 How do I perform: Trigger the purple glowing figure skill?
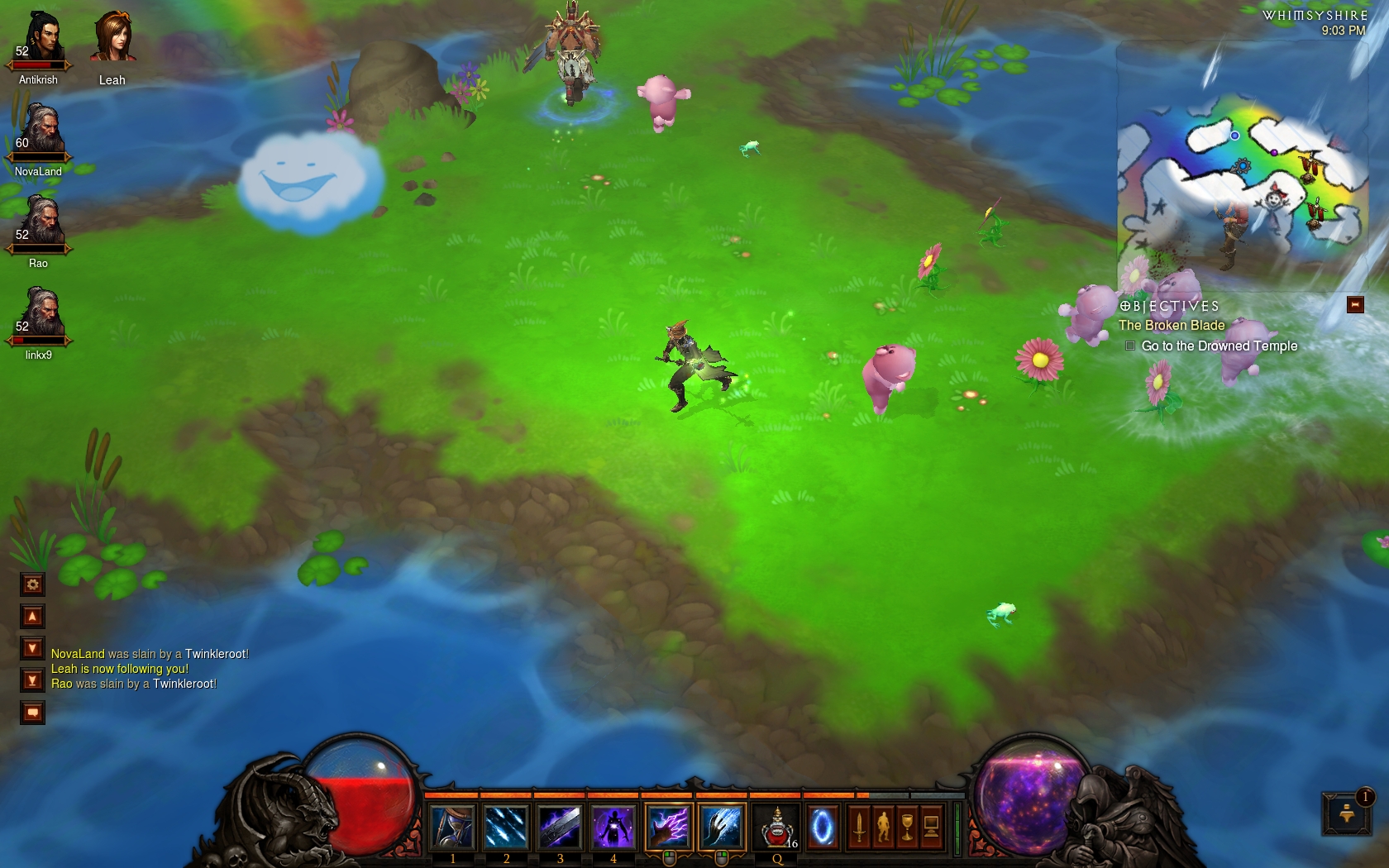tap(613, 827)
